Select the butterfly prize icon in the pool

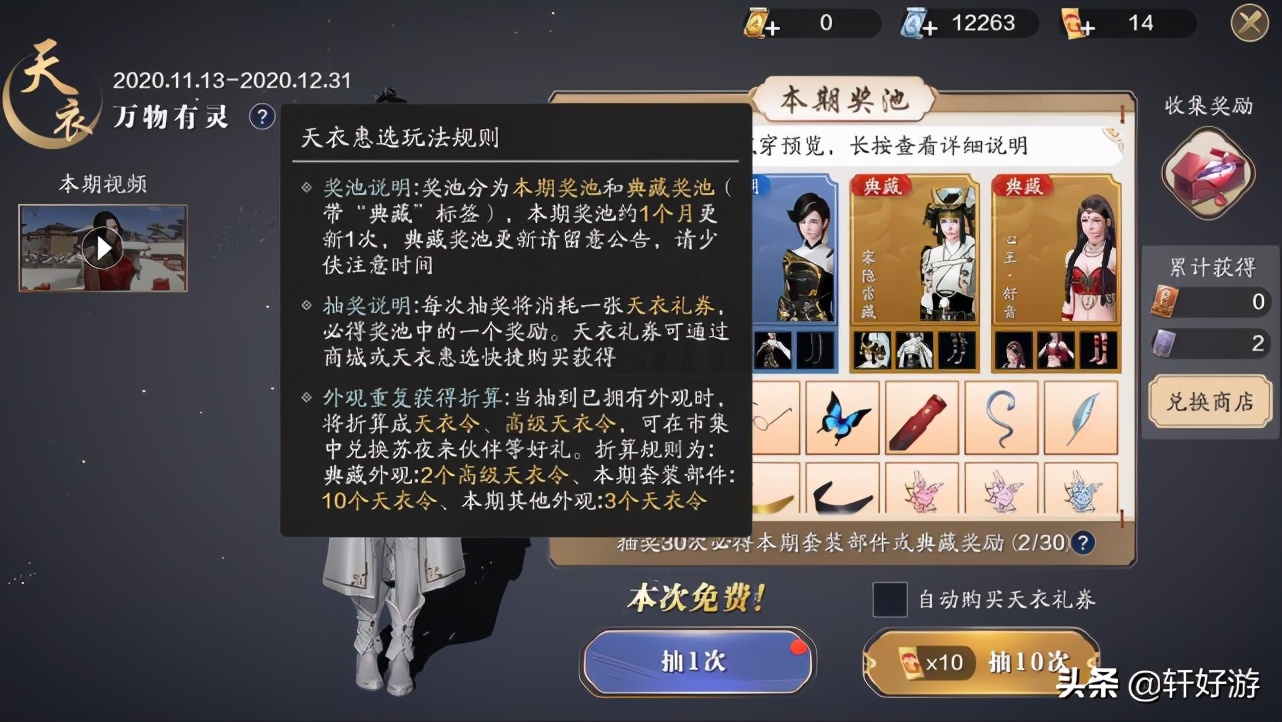tap(842, 418)
